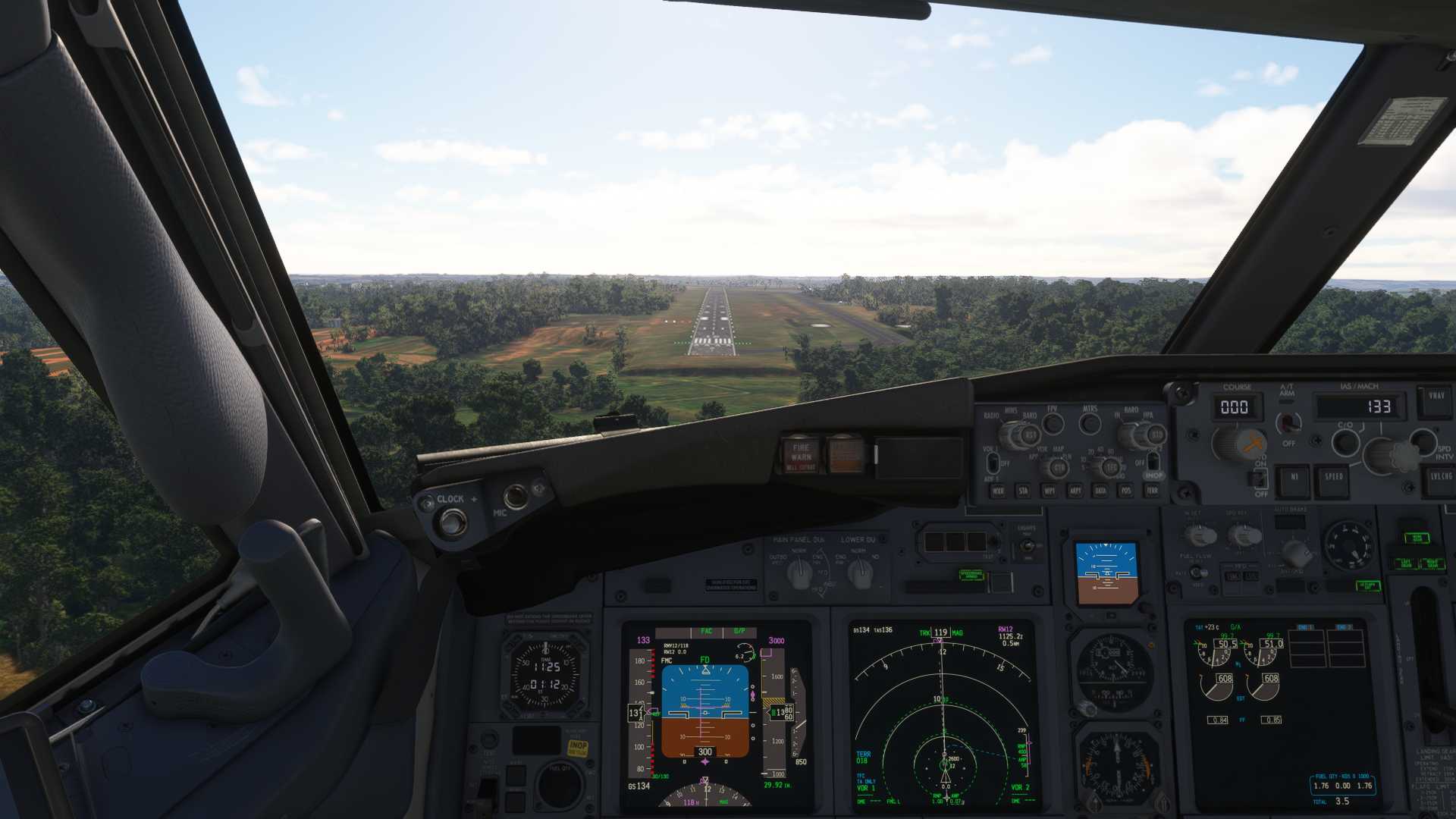The image size is (1456, 819).
Task: Click the C/O changeover button
Action: [x=1345, y=442]
